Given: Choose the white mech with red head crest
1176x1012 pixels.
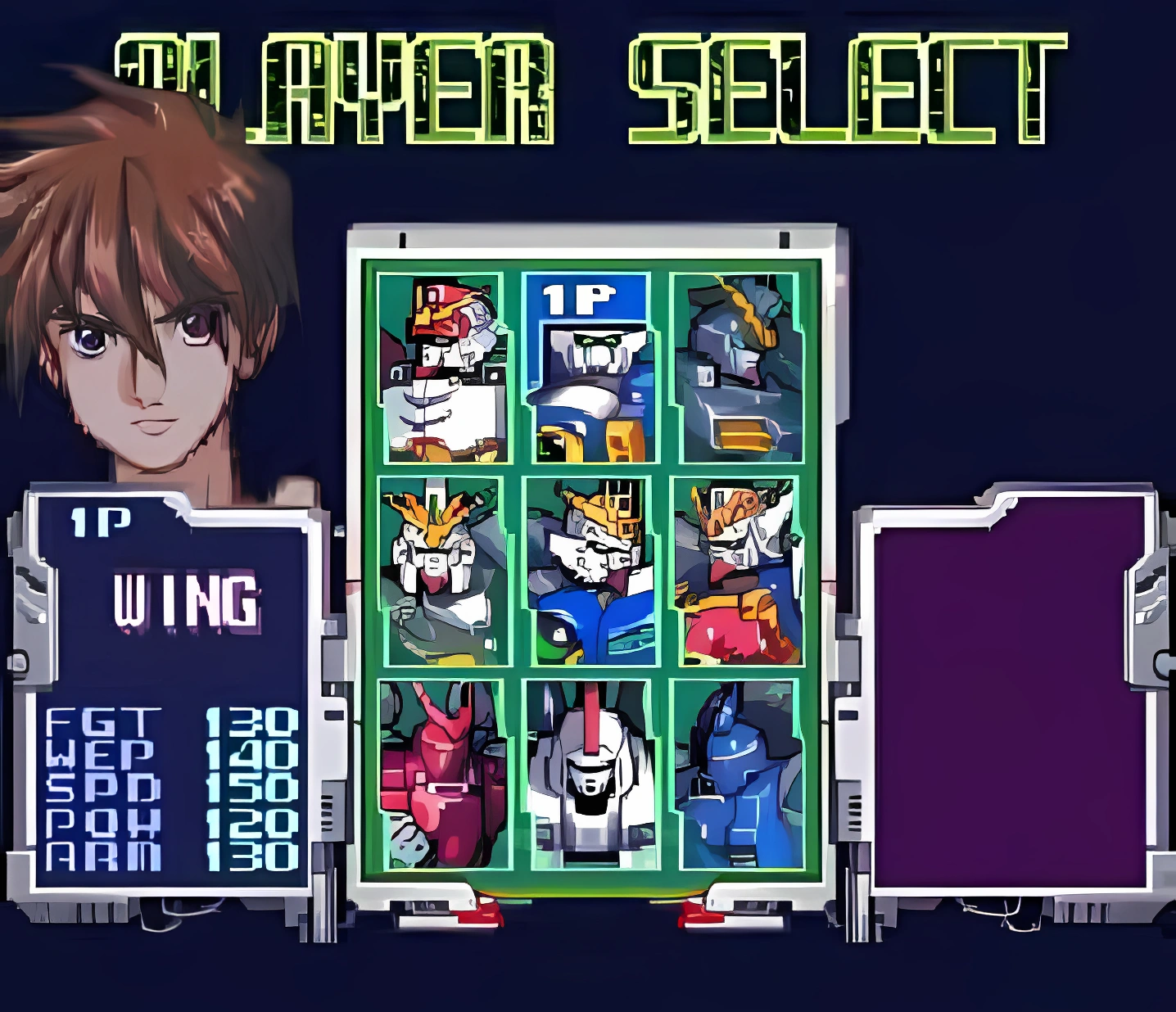Looking at the screenshot, I should tap(588, 774).
